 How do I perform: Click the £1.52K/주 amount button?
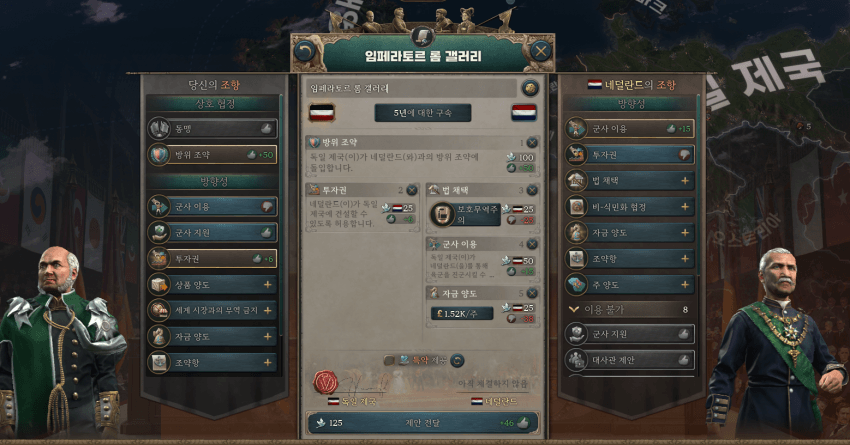461,312
